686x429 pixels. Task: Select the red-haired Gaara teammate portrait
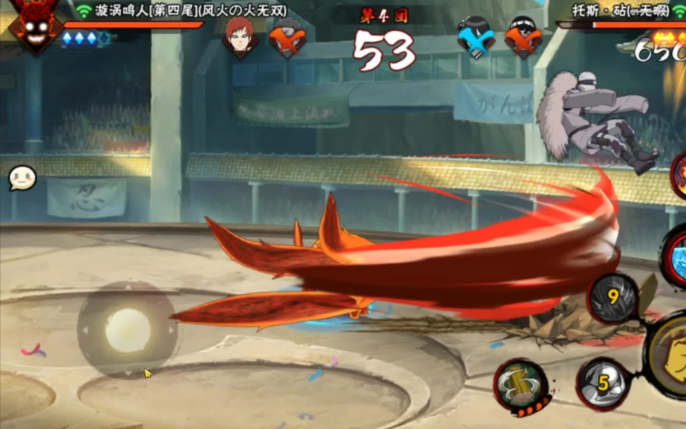click(241, 37)
